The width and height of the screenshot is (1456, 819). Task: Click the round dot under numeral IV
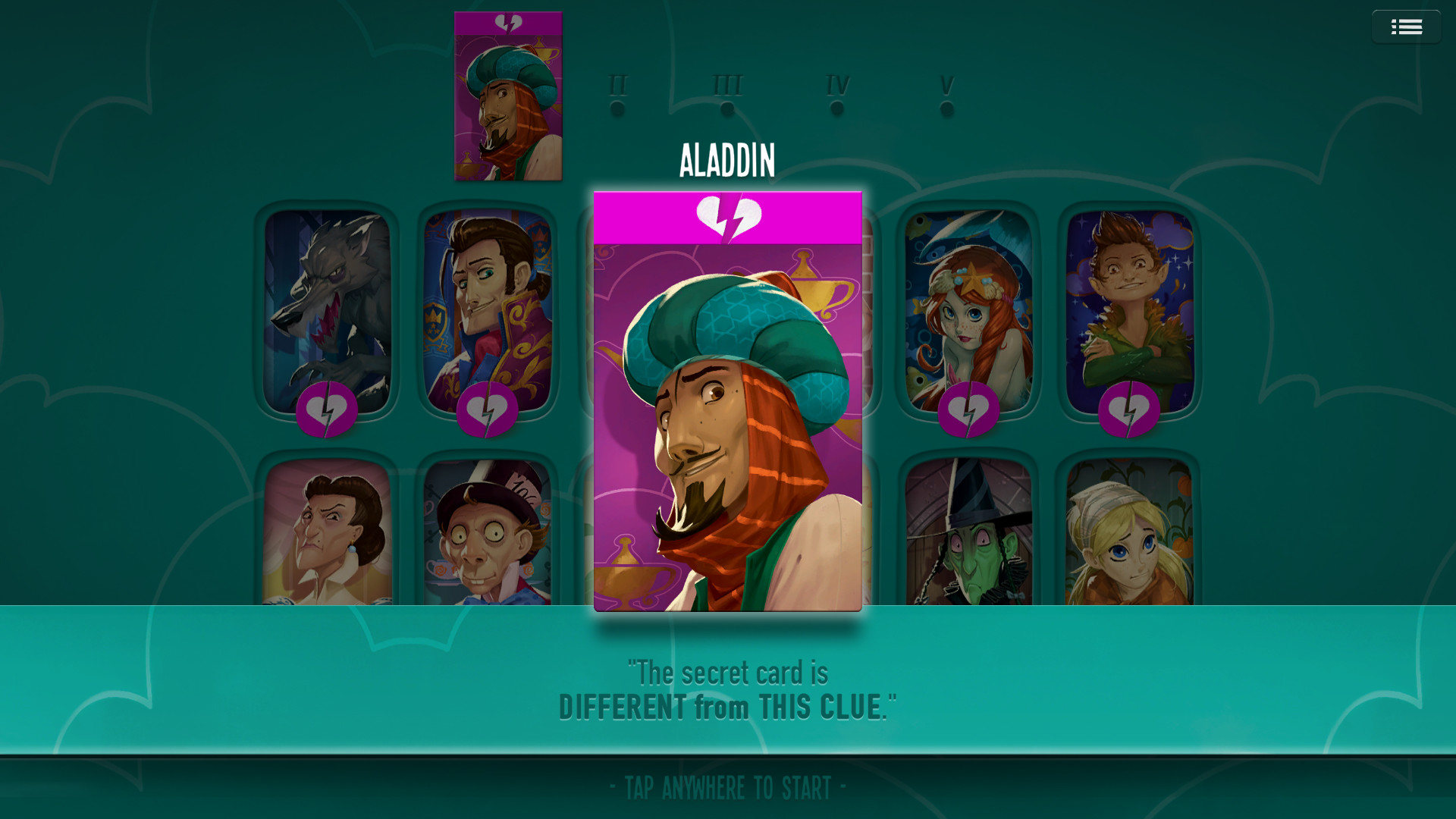[x=836, y=108]
